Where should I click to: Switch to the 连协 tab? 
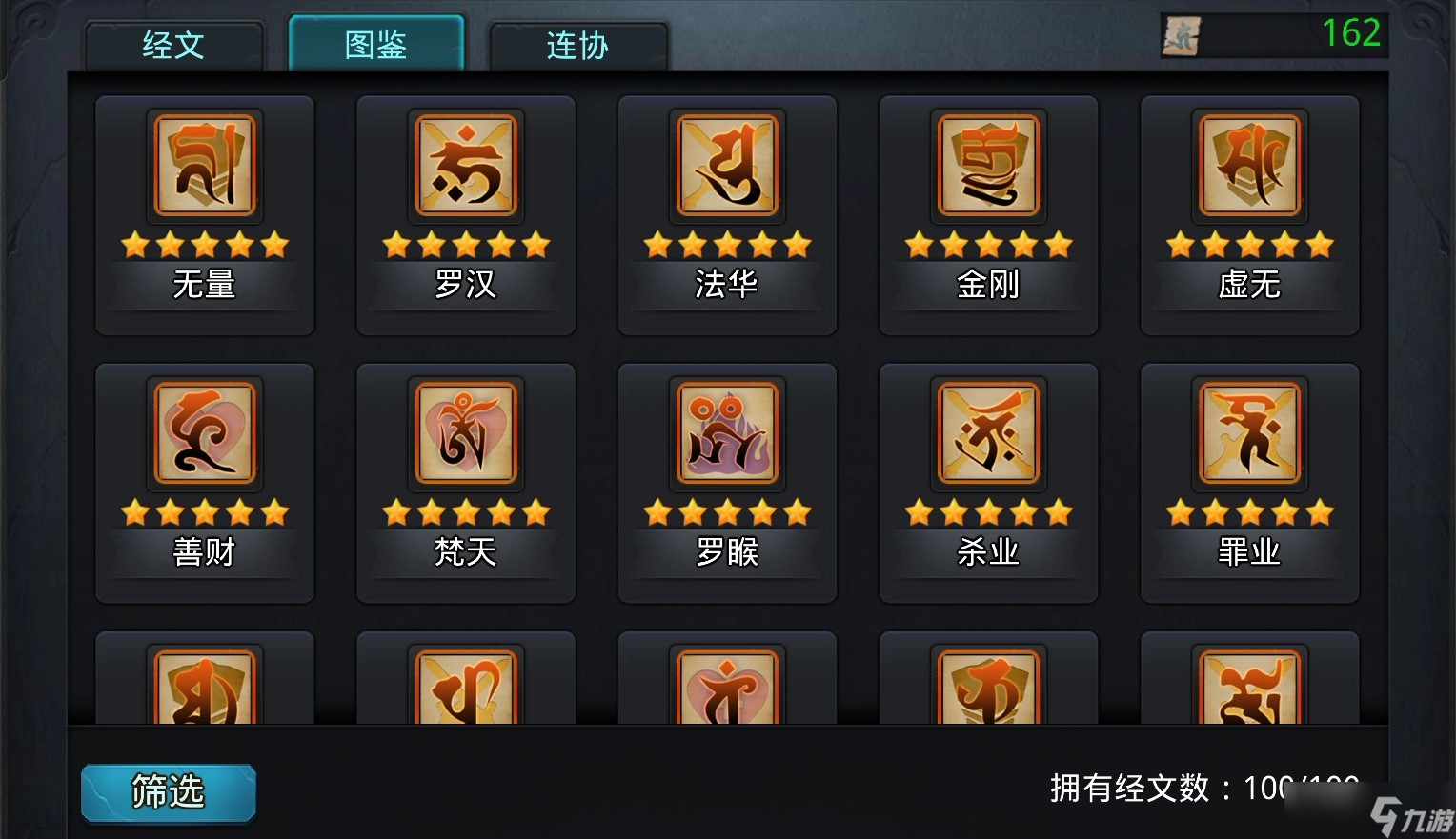(x=577, y=46)
